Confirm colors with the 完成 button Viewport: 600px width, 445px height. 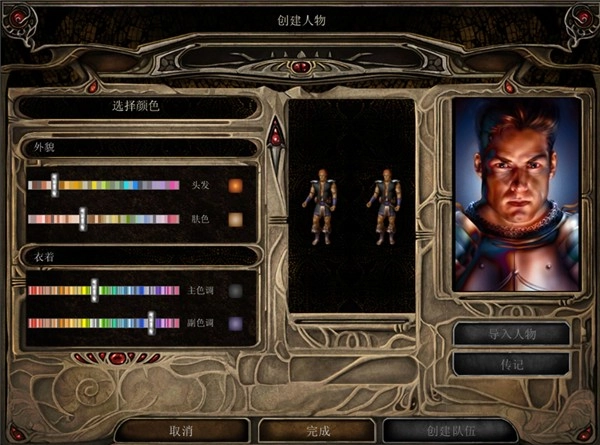click(x=320, y=431)
